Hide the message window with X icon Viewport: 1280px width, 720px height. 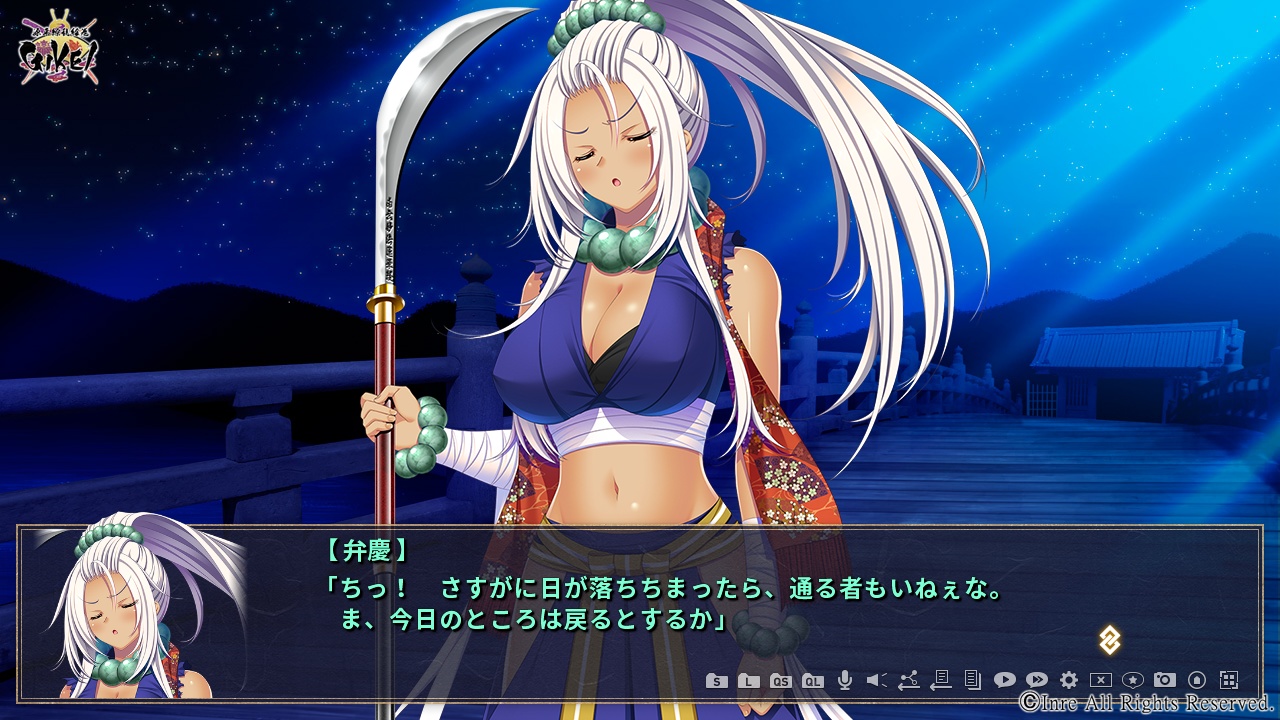coord(1100,680)
